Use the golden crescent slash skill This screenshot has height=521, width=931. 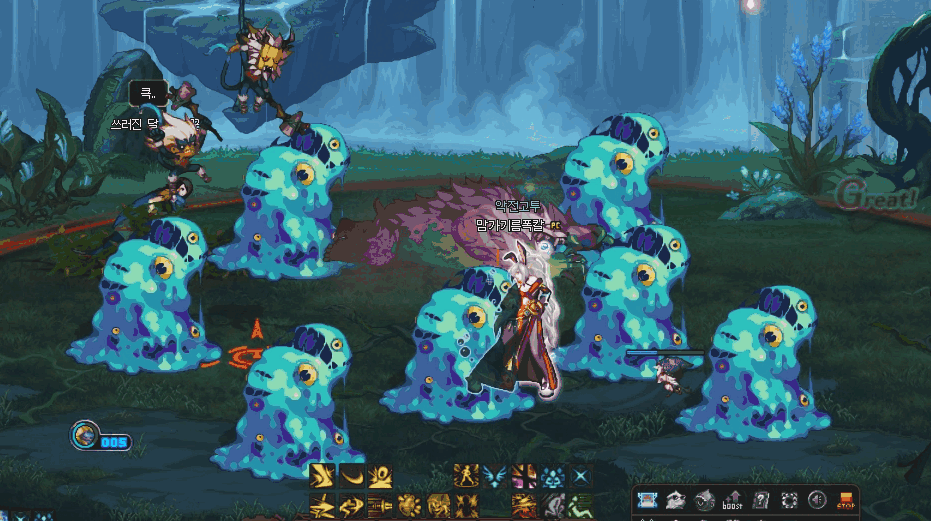tap(351, 476)
